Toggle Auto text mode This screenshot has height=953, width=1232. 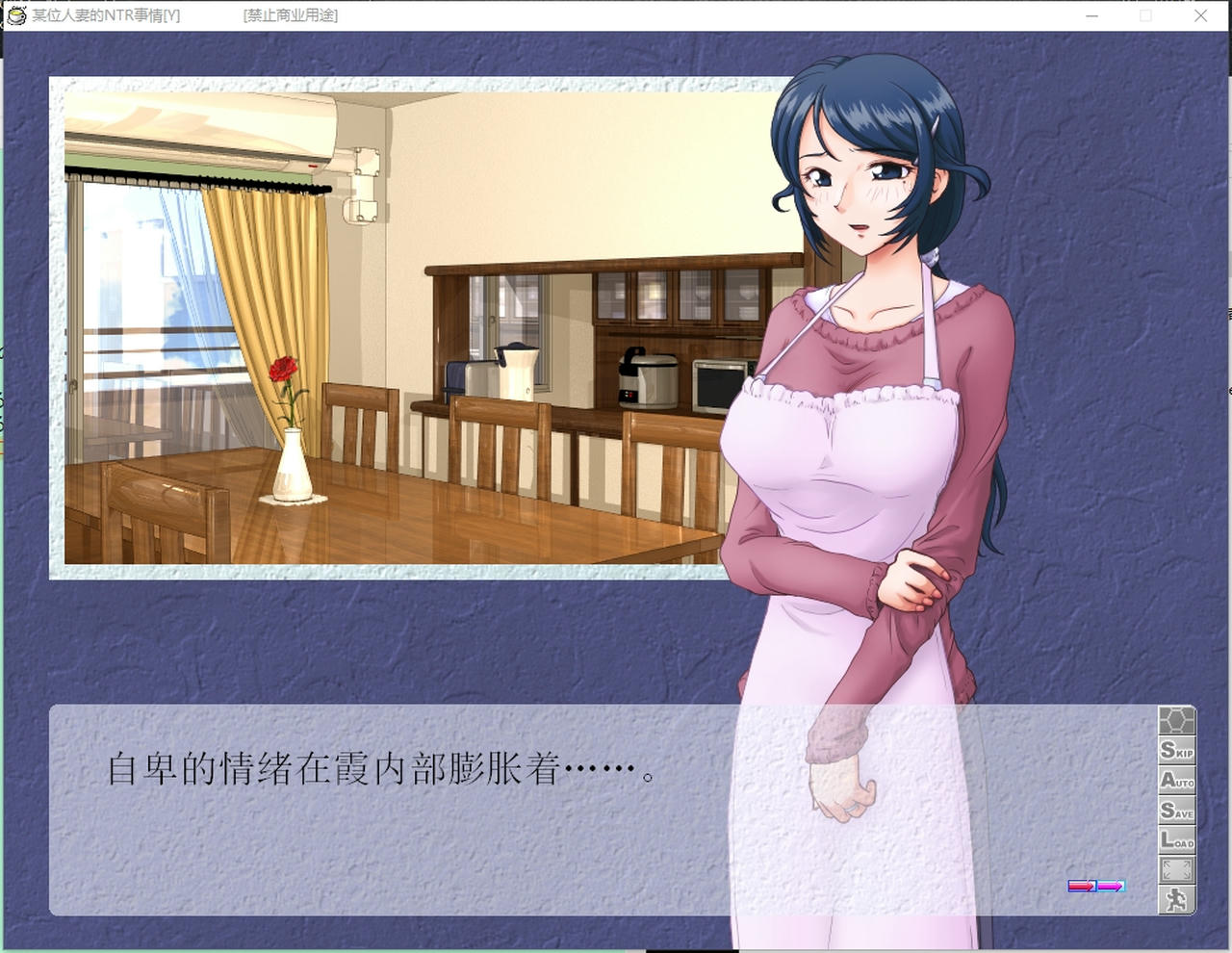point(1178,783)
